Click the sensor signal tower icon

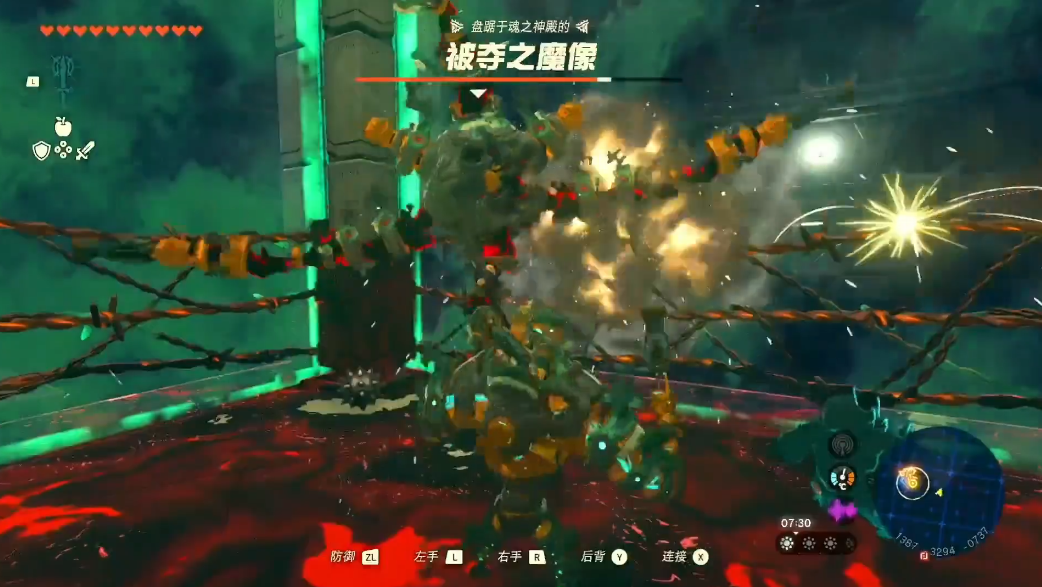(842, 445)
